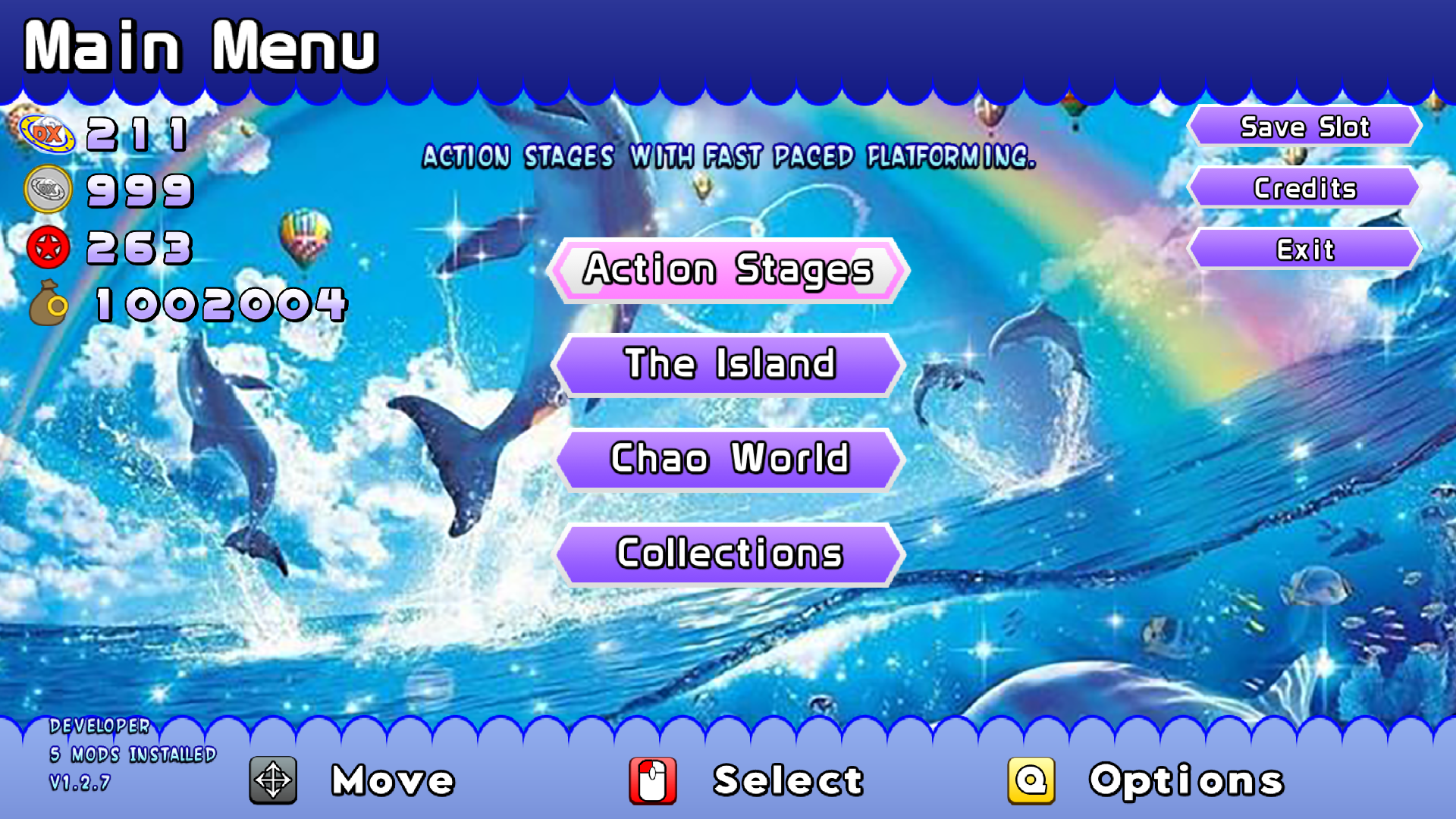This screenshot has width=1456, height=819.
Task: Click the ring money bag icon
Action: coord(47,303)
